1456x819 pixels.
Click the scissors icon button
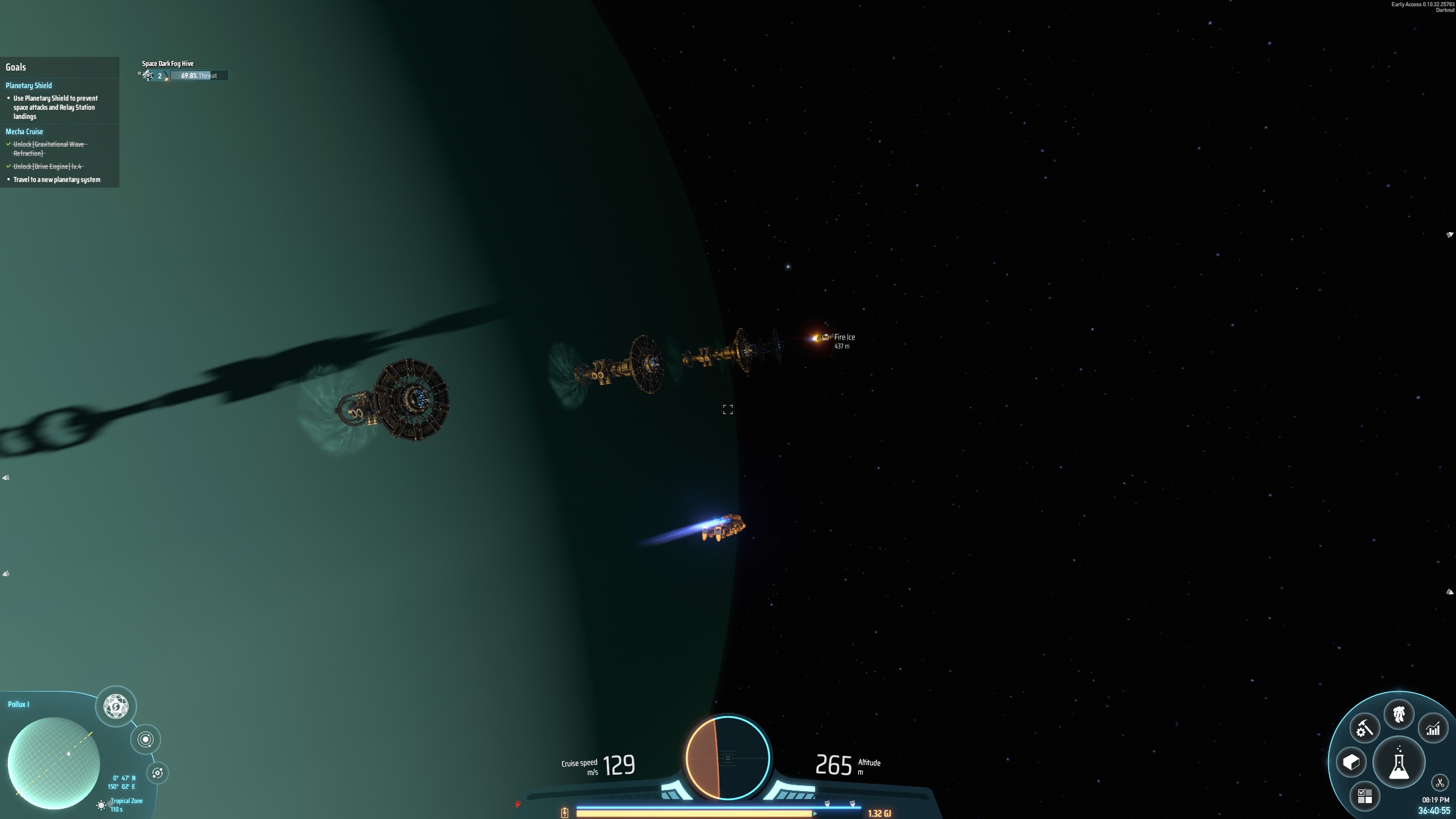tap(1440, 783)
